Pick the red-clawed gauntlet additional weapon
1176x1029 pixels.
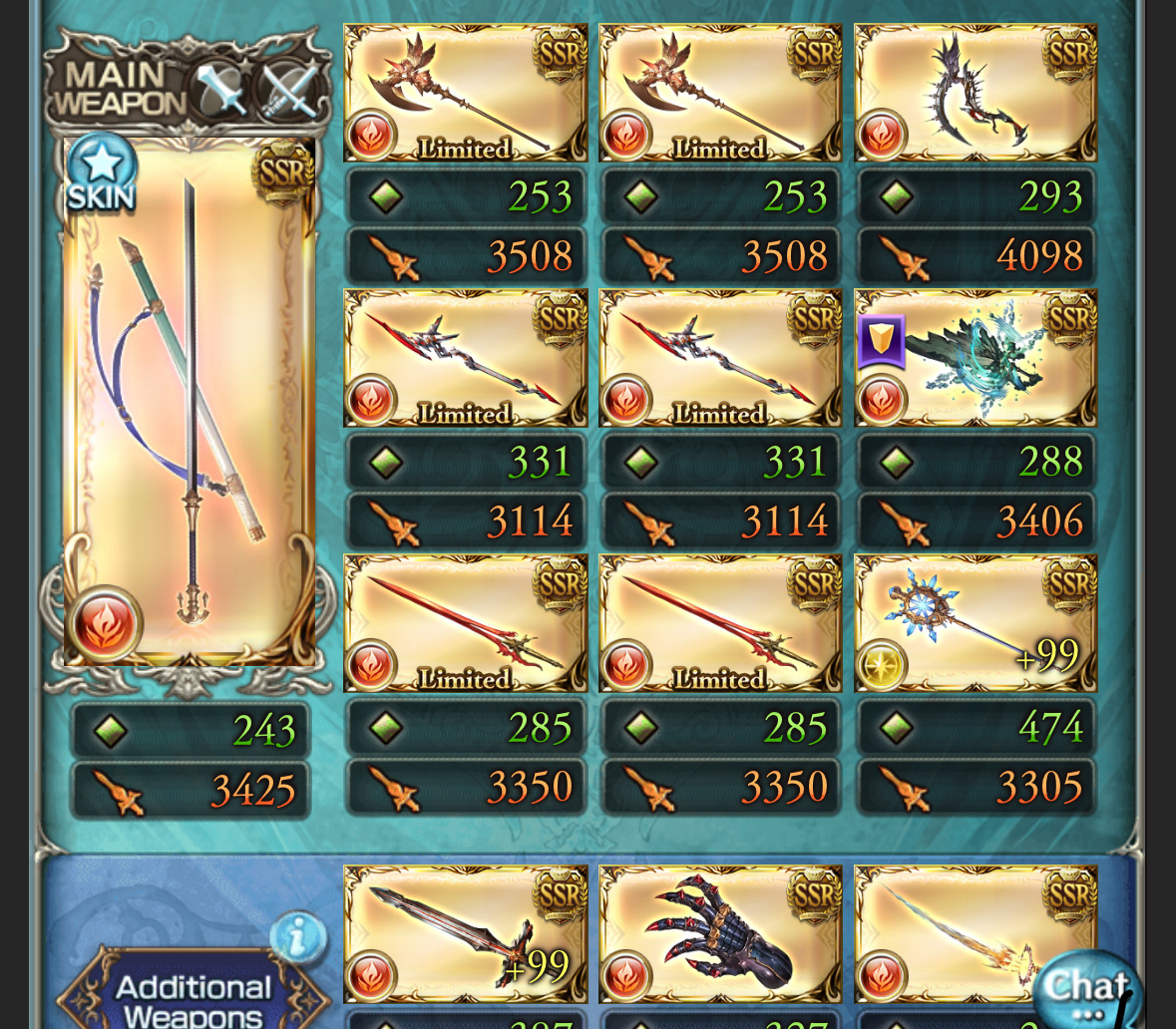[720, 935]
